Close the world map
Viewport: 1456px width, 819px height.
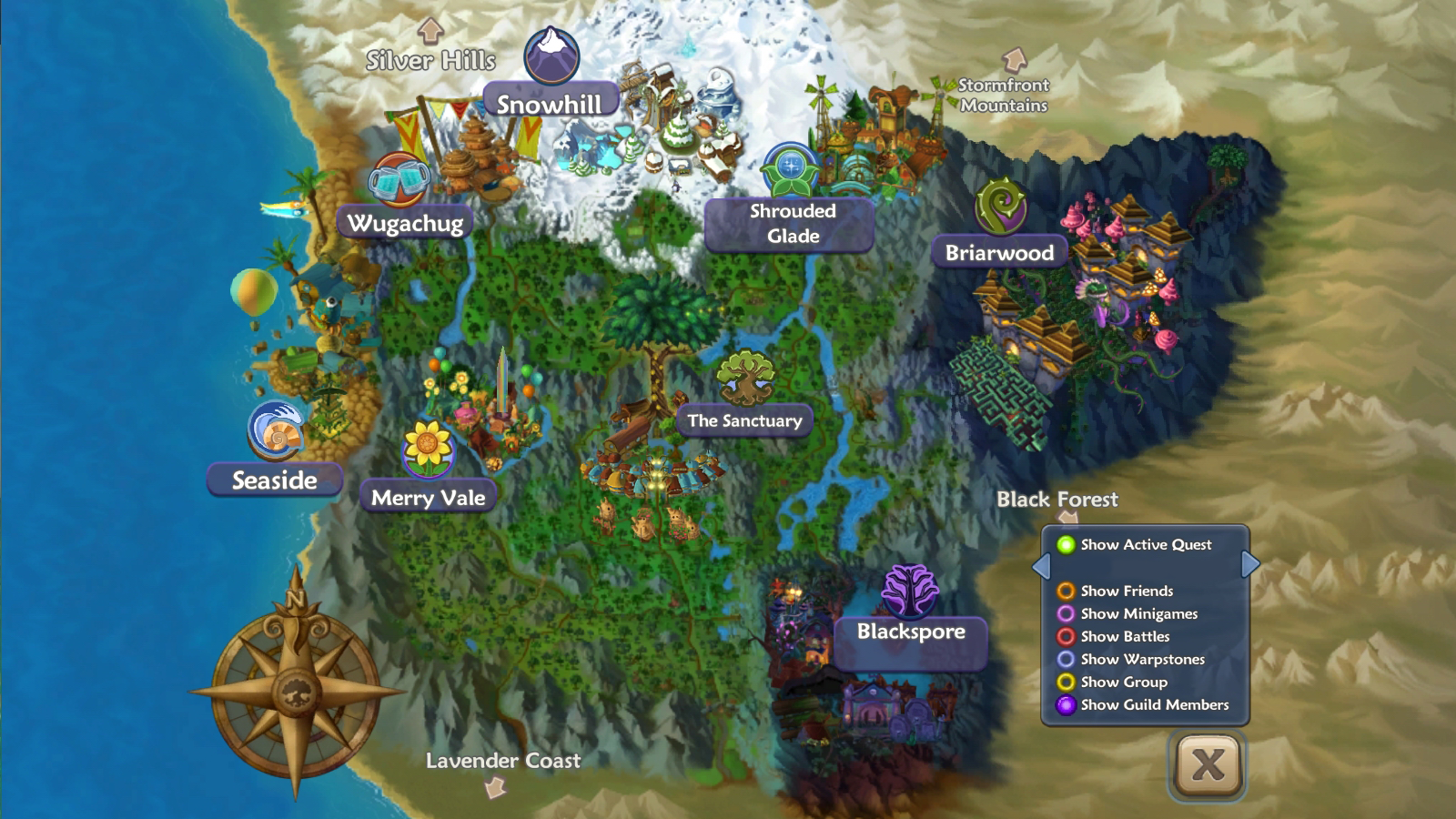coord(1207,764)
